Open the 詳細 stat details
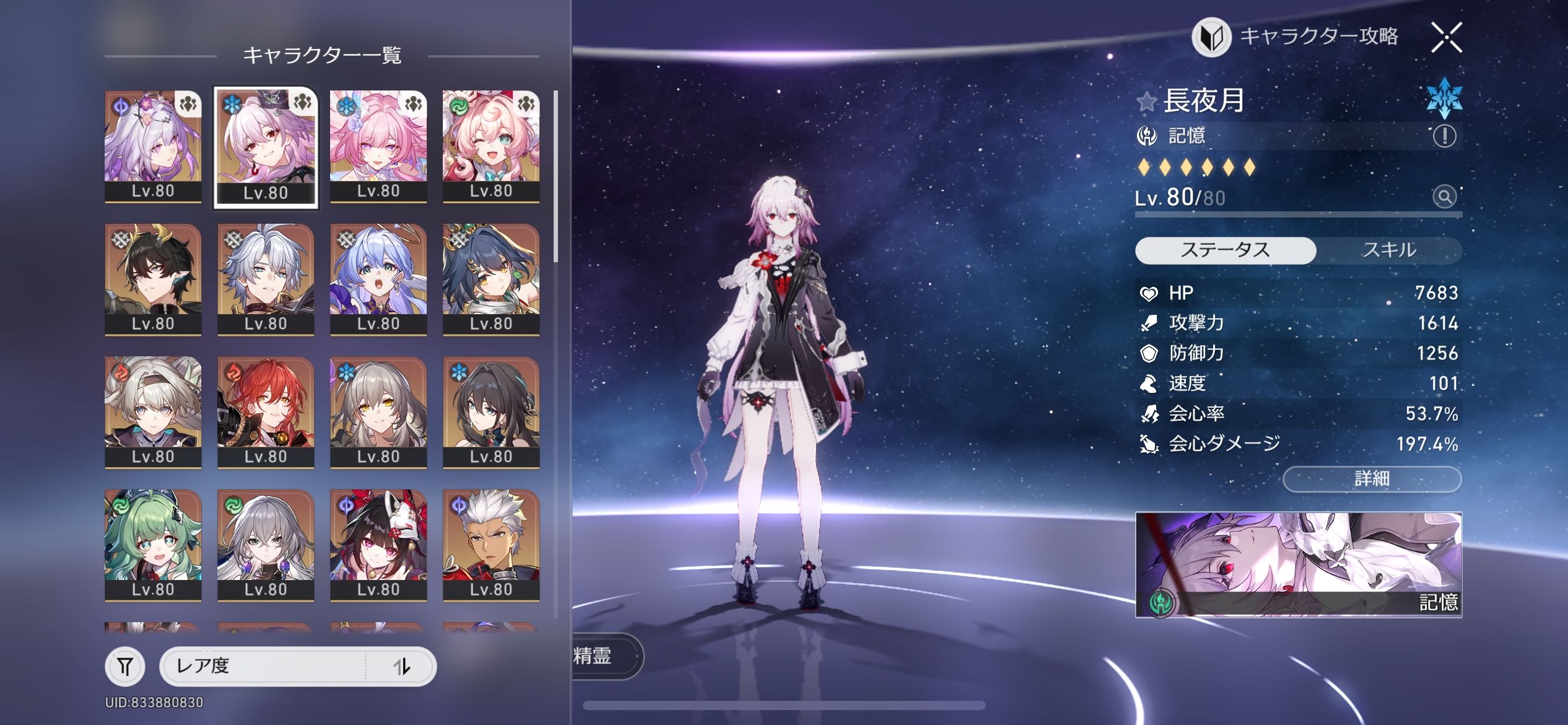This screenshot has width=1568, height=725. coord(1372,478)
